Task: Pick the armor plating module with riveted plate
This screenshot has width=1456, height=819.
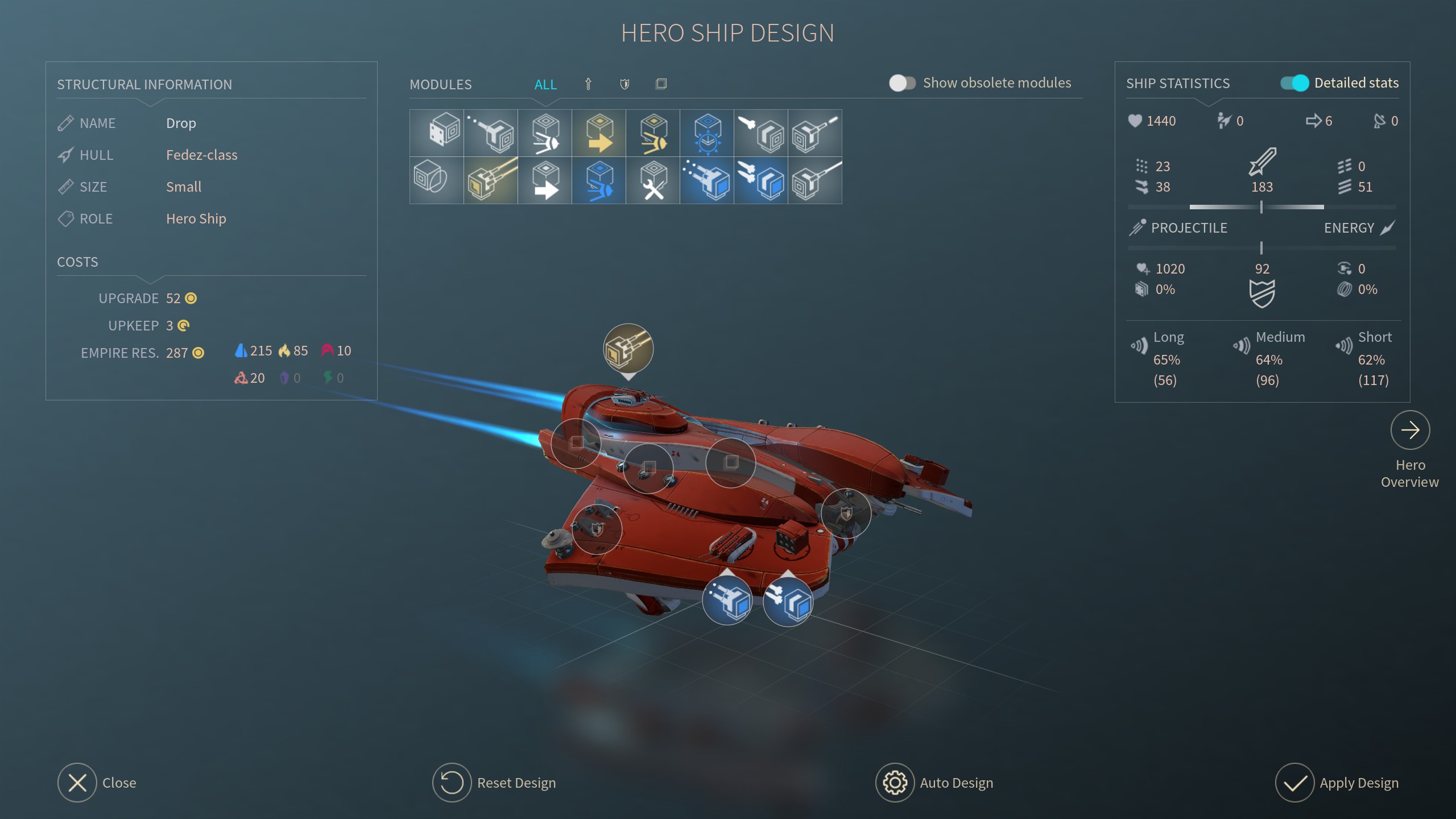Action: coord(436,133)
